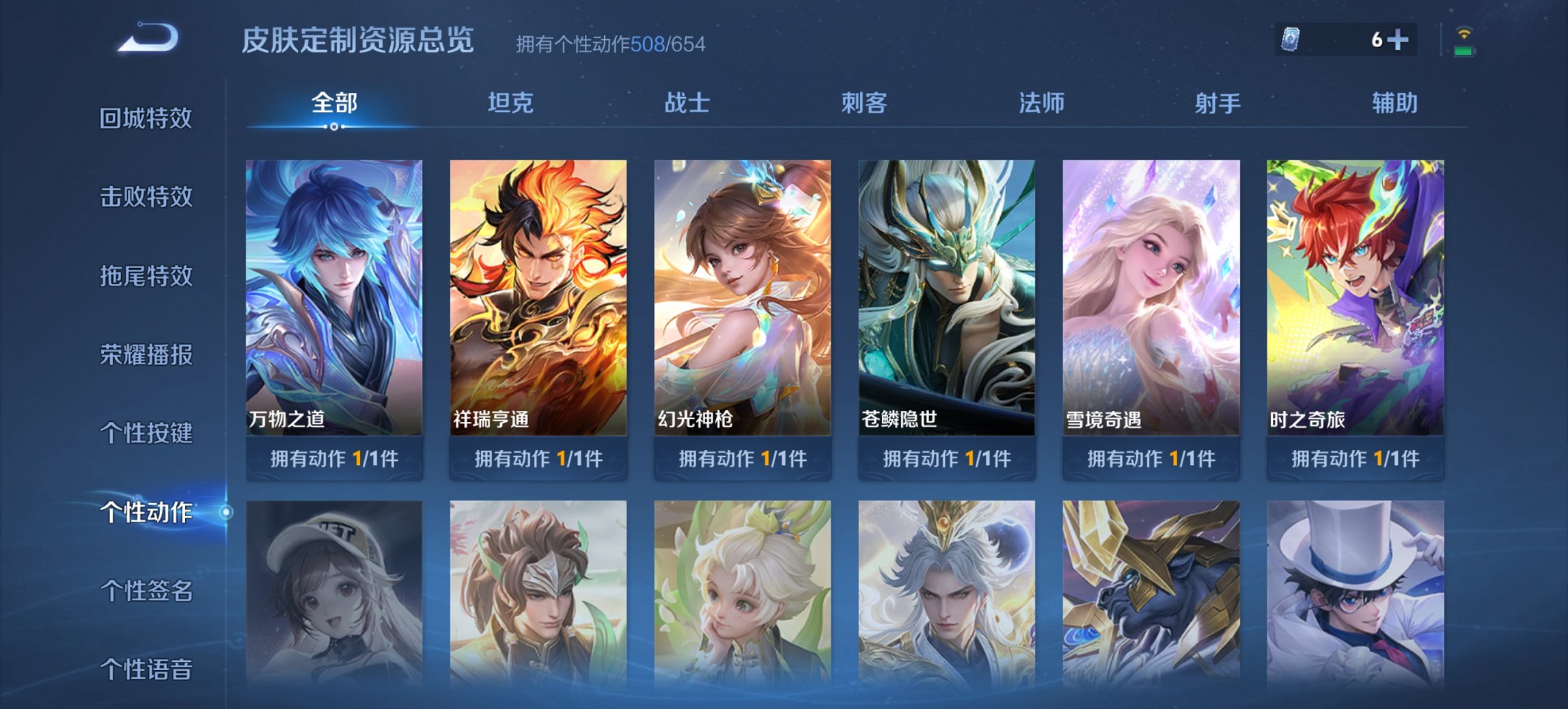Select the 击败特效 category
This screenshot has height=709, width=1568.
coord(144,197)
